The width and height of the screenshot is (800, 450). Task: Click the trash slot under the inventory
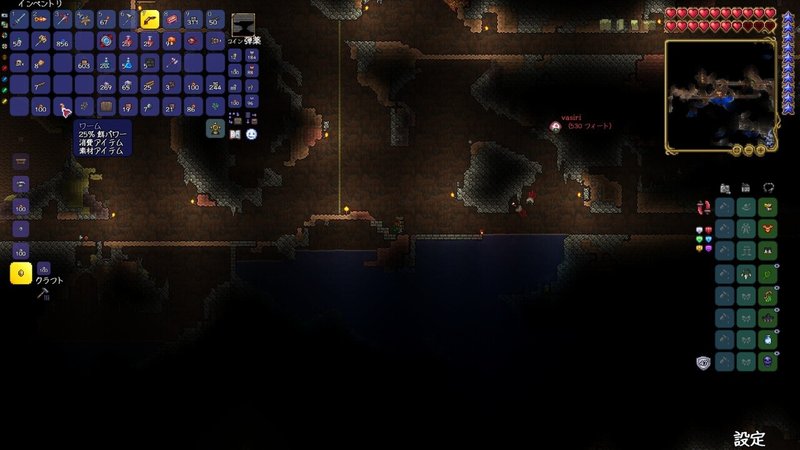click(214, 128)
